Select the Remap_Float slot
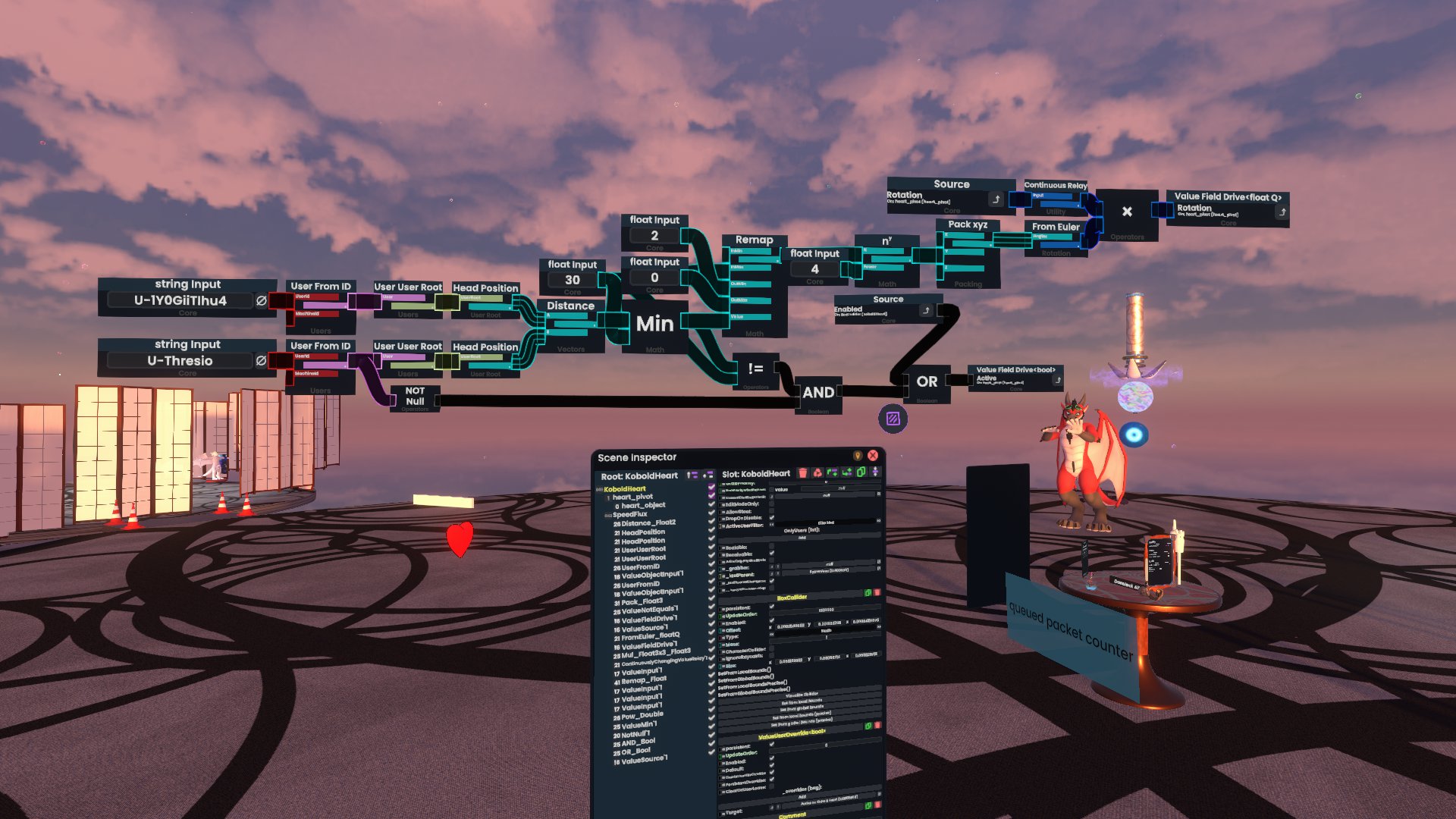 [x=644, y=680]
